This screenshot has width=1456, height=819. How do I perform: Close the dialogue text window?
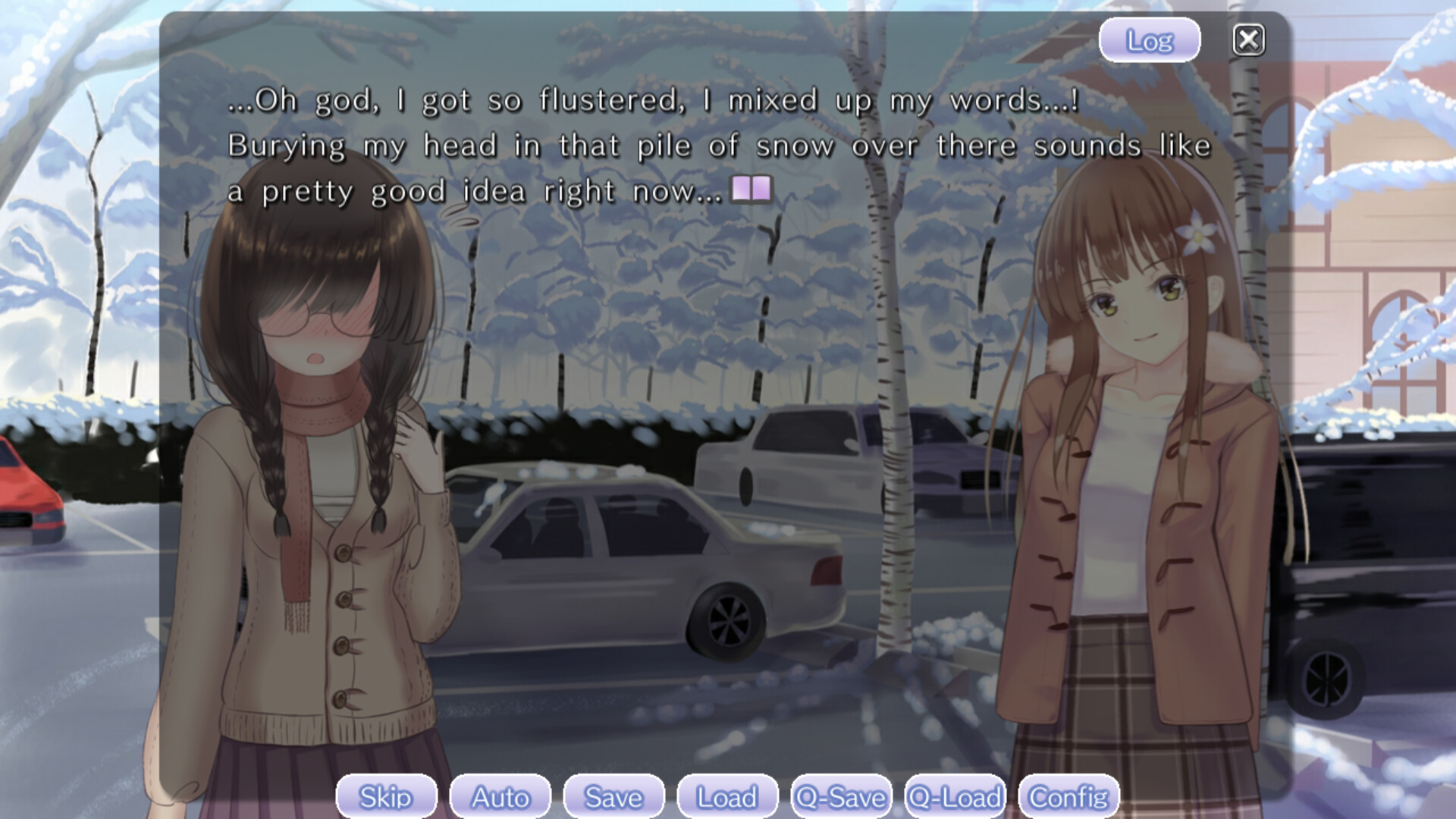point(1248,40)
